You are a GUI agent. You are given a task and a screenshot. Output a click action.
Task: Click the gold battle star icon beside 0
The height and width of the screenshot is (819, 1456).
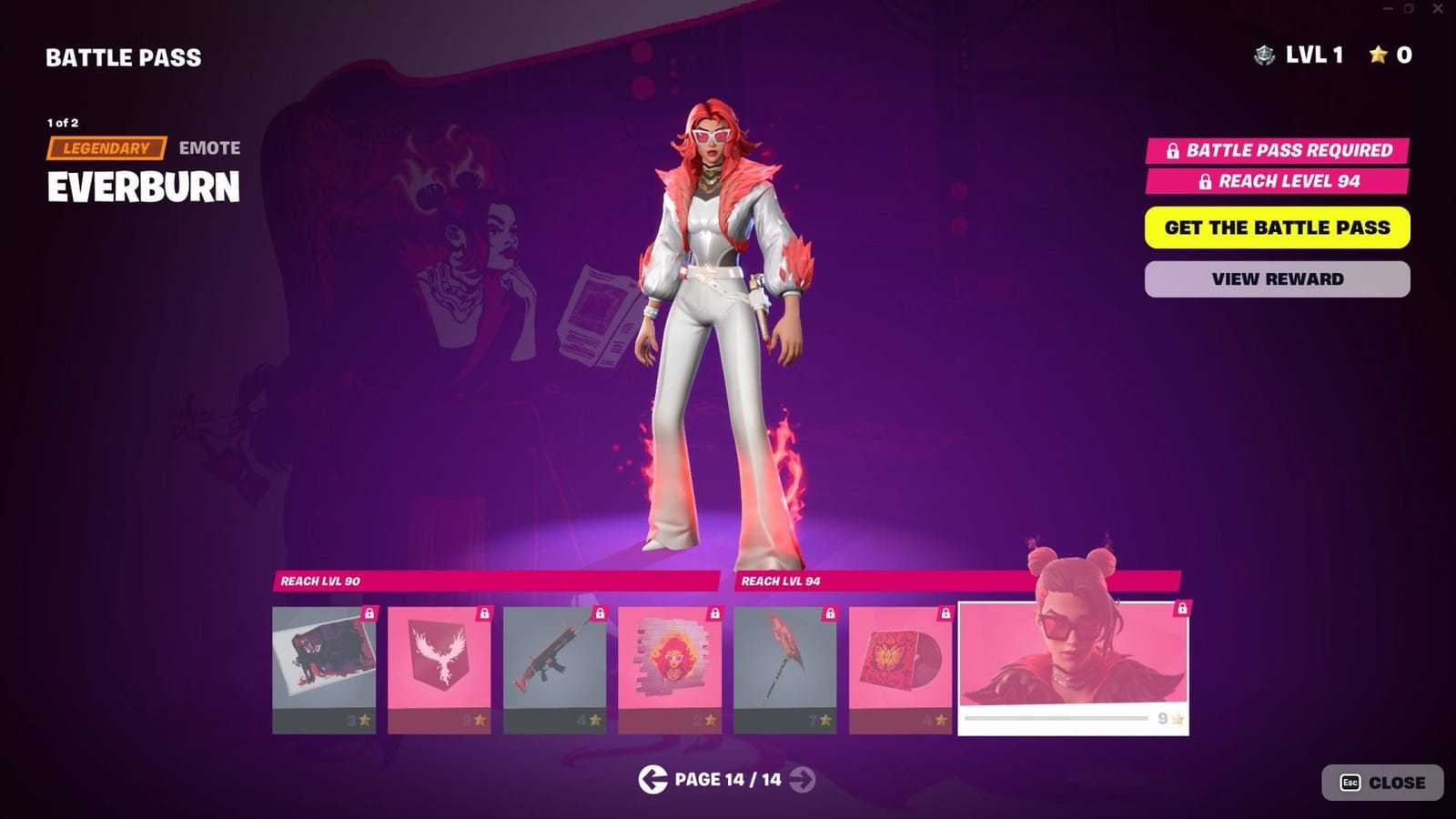point(1380,56)
